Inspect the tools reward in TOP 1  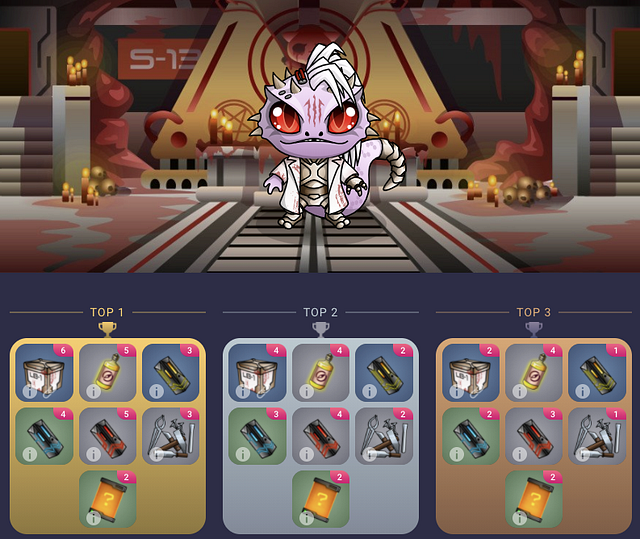pos(170,435)
